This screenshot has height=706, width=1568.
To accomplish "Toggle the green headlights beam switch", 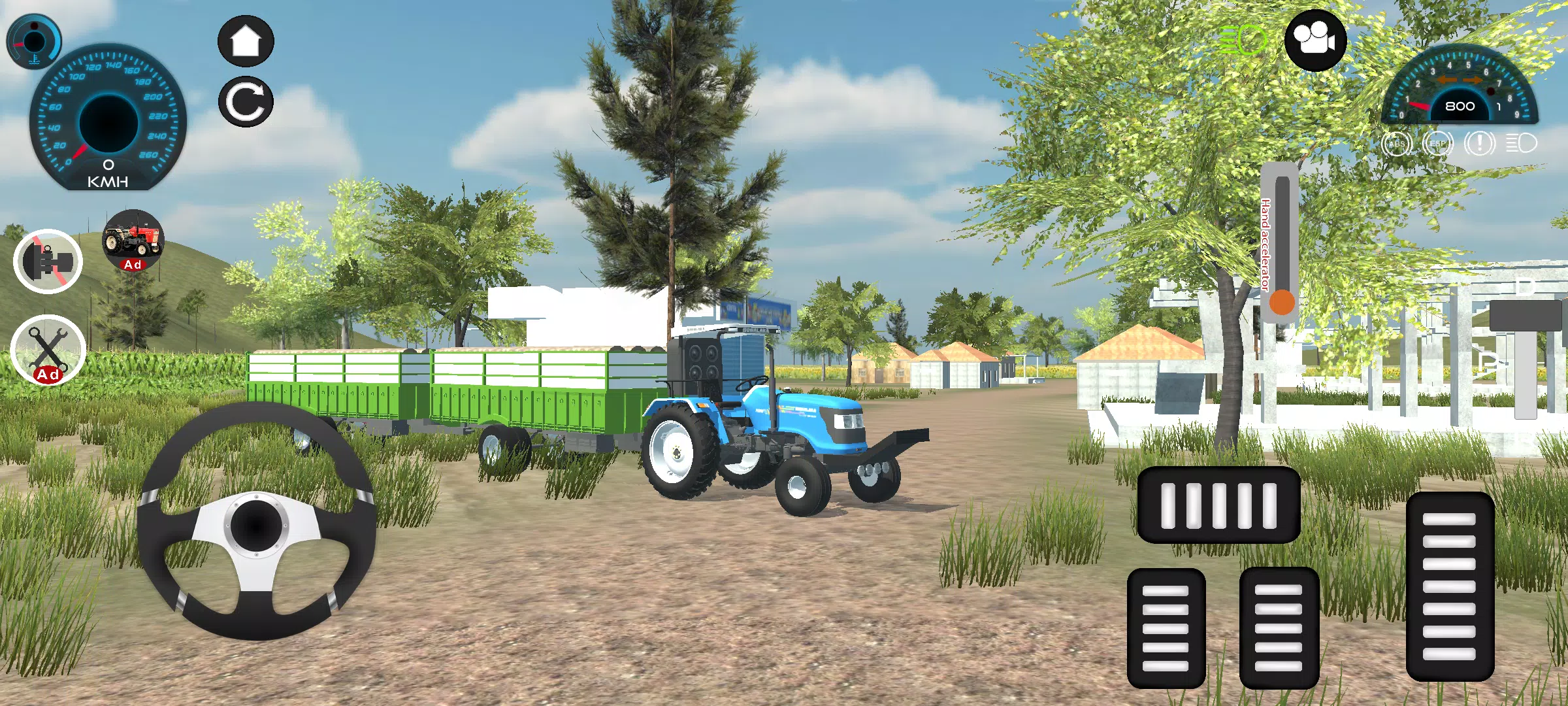I will point(1241,41).
